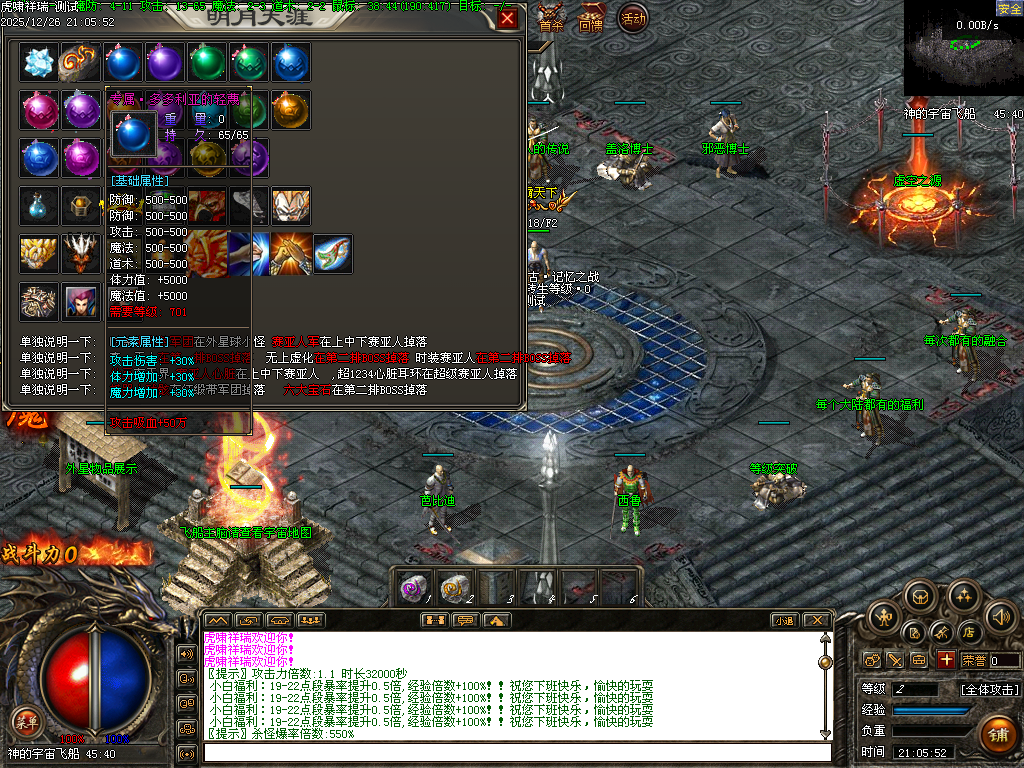Select the ice crystal item slot
This screenshot has height=768, width=1024.
pyautogui.click(x=39, y=62)
